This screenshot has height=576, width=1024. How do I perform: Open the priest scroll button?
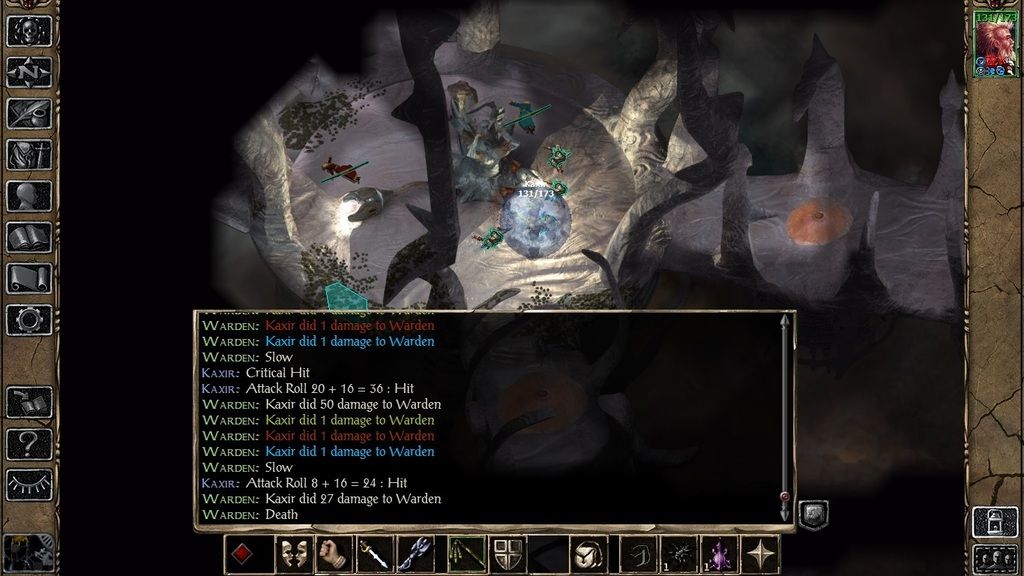pyautogui.click(x=29, y=278)
